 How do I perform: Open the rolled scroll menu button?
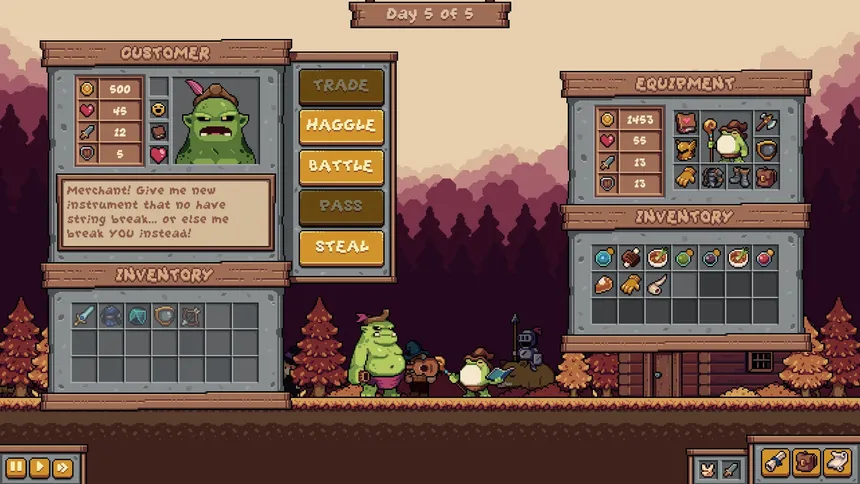(777, 461)
